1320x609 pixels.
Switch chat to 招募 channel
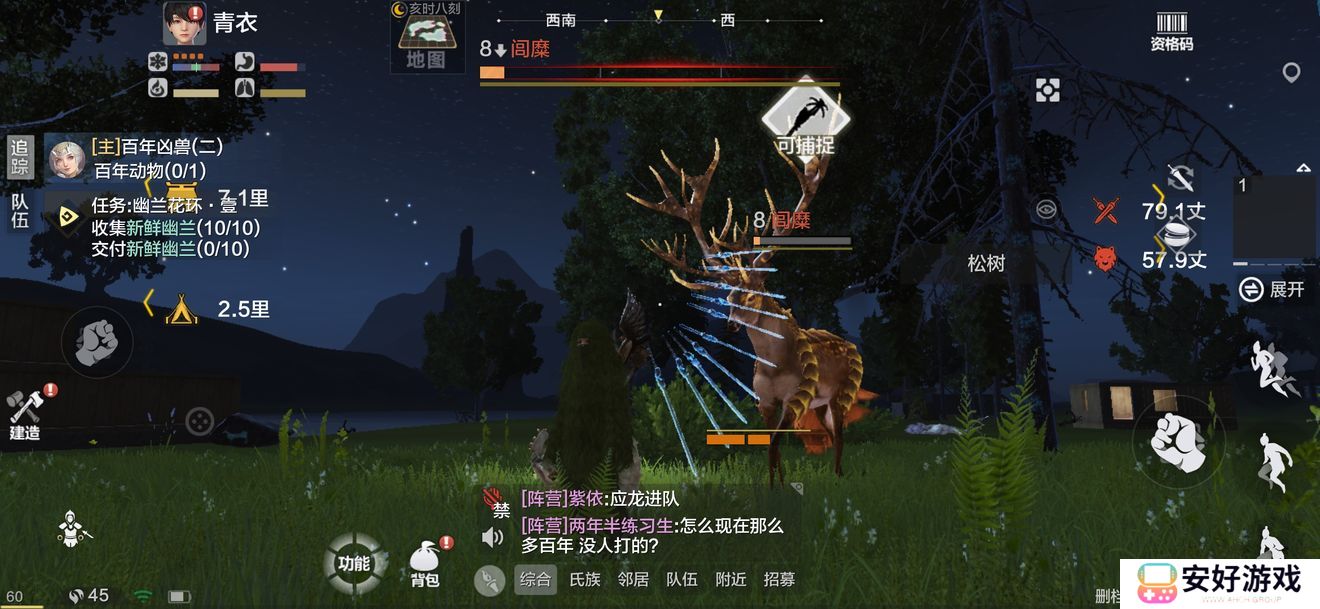click(780, 579)
